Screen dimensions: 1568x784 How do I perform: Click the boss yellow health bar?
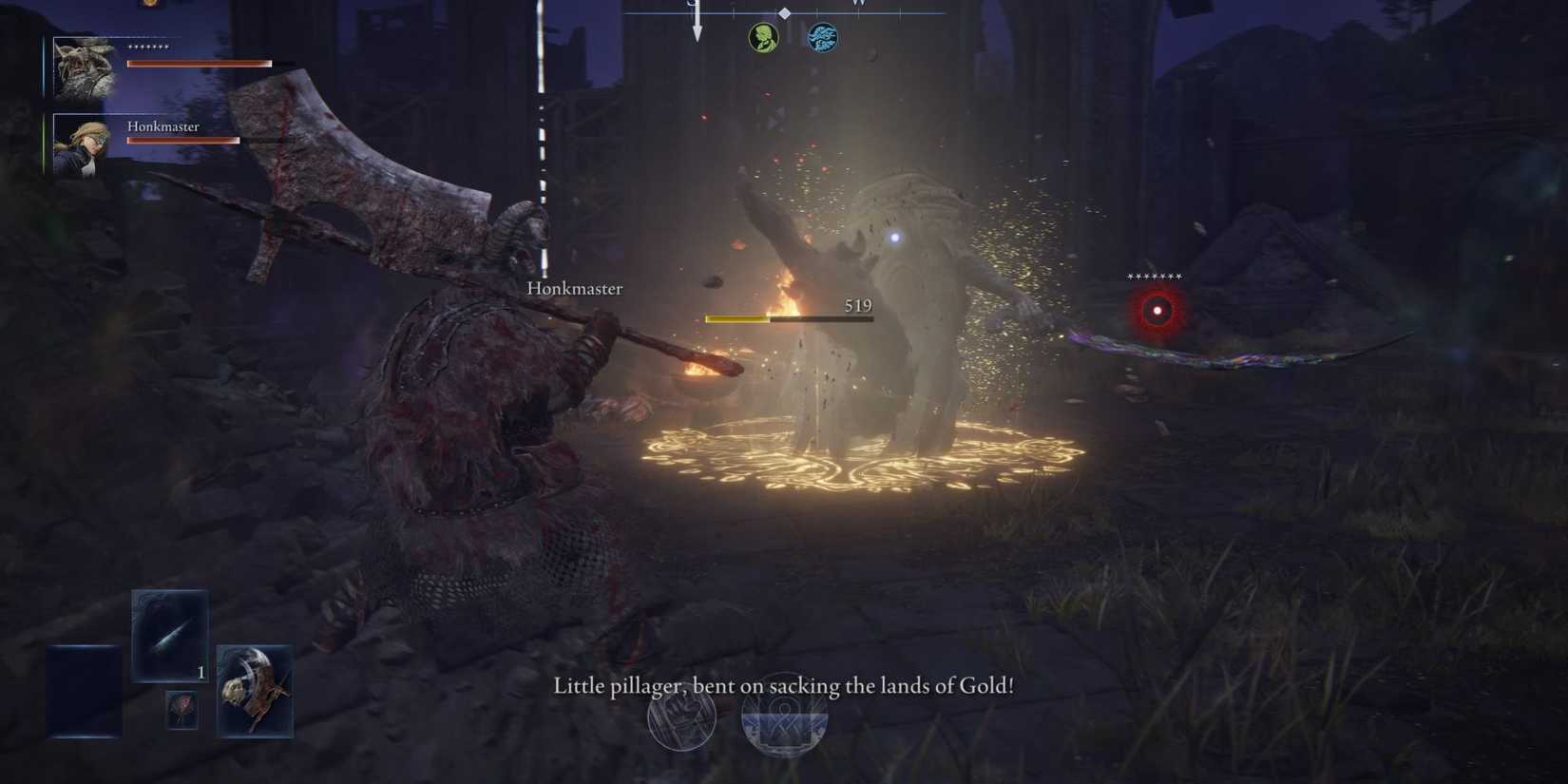coord(736,318)
